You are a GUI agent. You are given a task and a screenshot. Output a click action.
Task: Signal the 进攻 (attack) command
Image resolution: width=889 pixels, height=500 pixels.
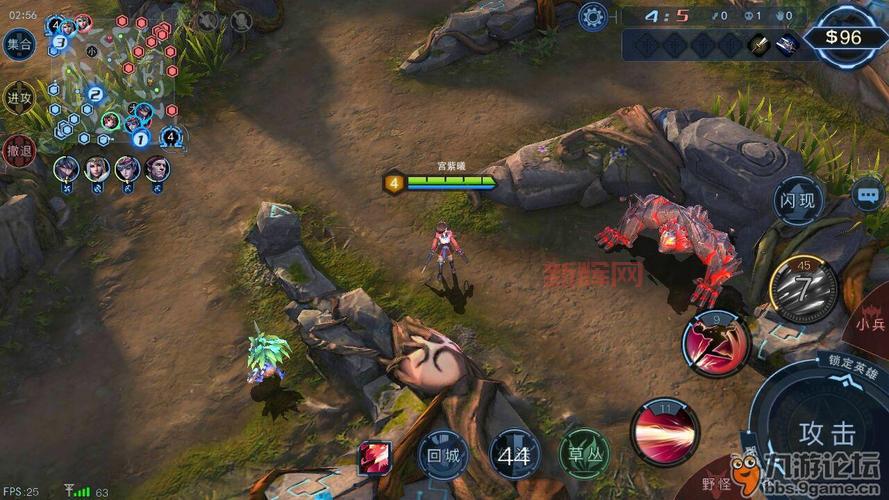pyautogui.click(x=18, y=98)
